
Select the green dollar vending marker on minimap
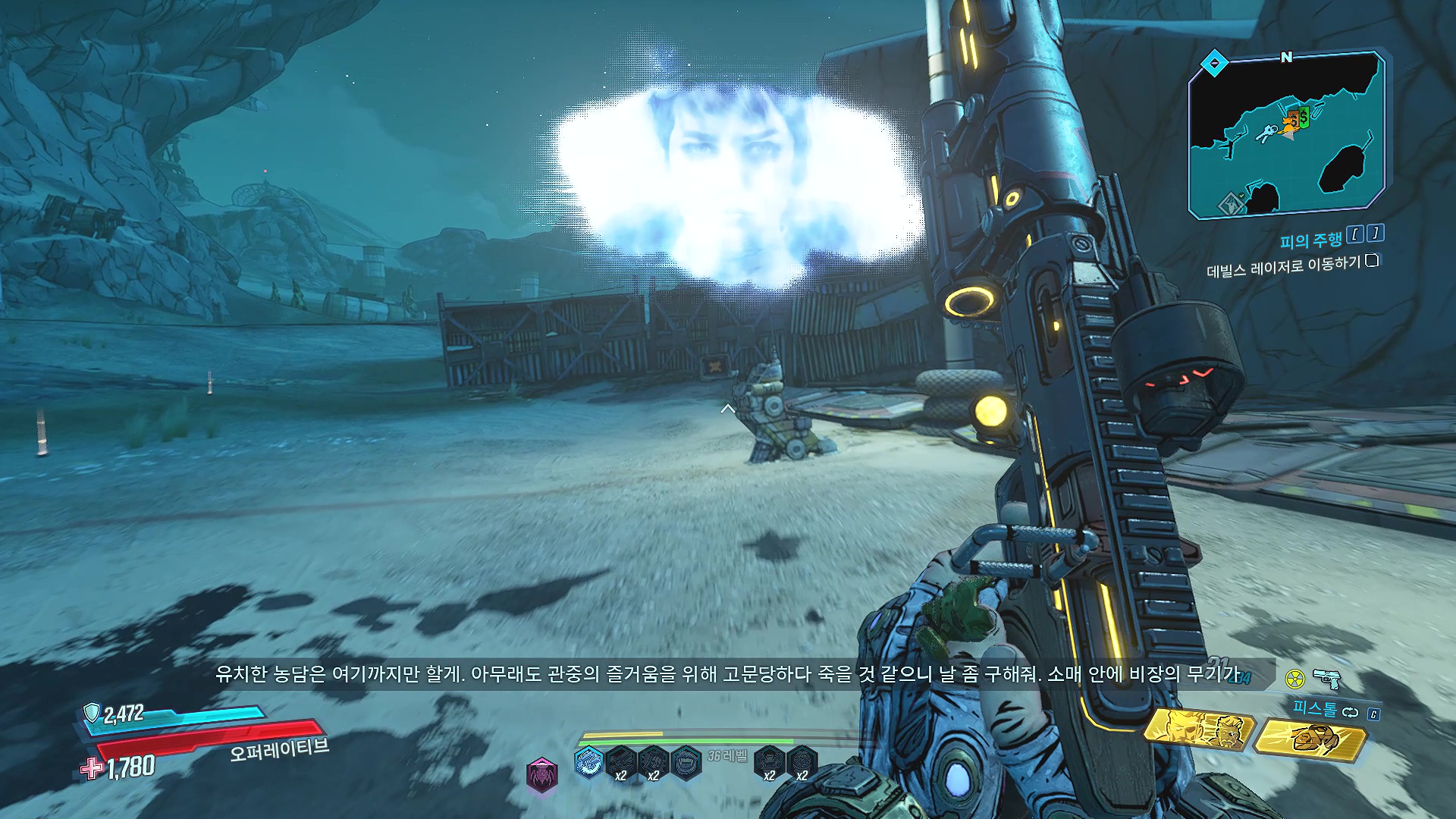[1304, 117]
